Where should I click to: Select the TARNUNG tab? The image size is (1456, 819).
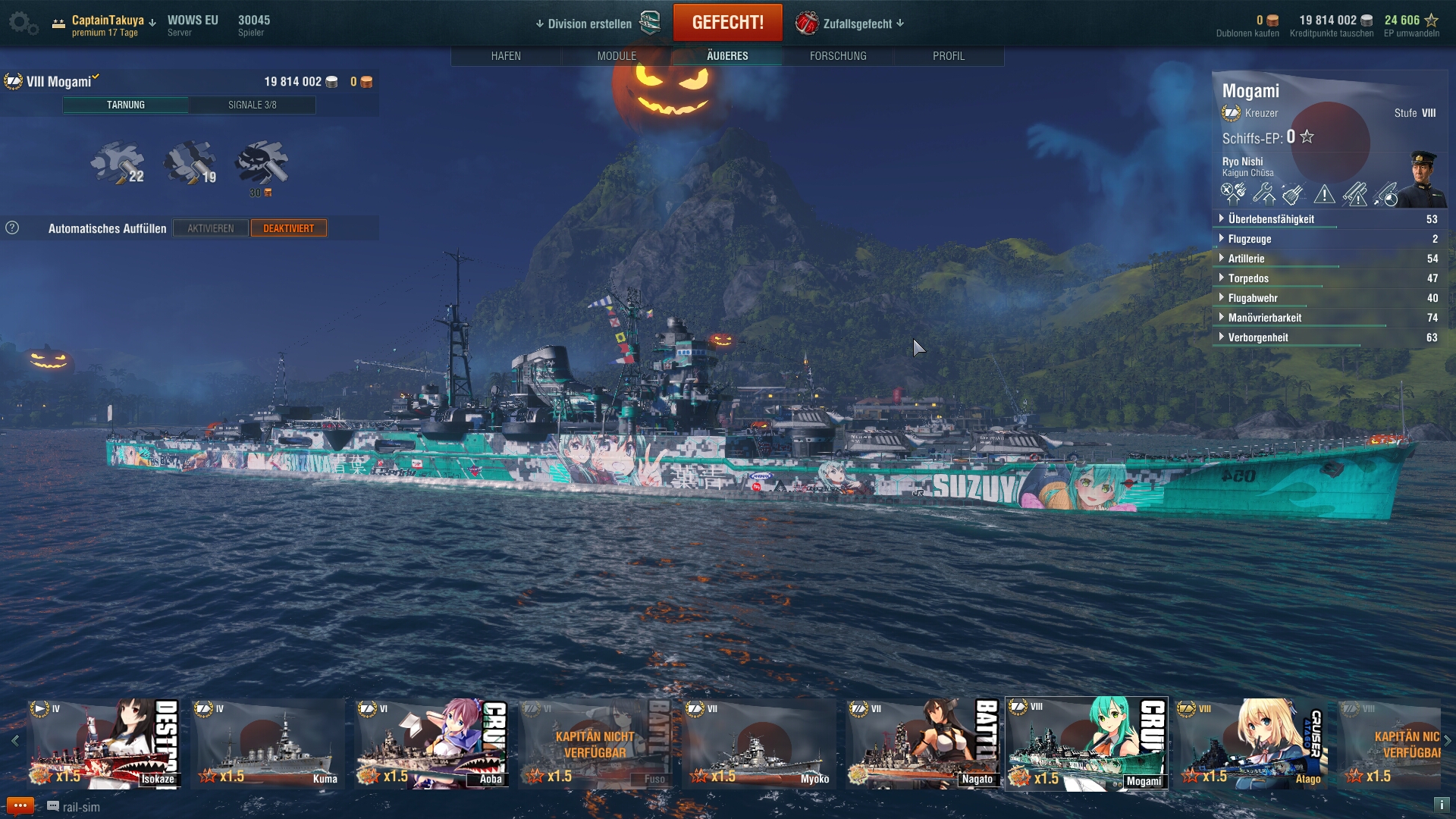coord(126,105)
